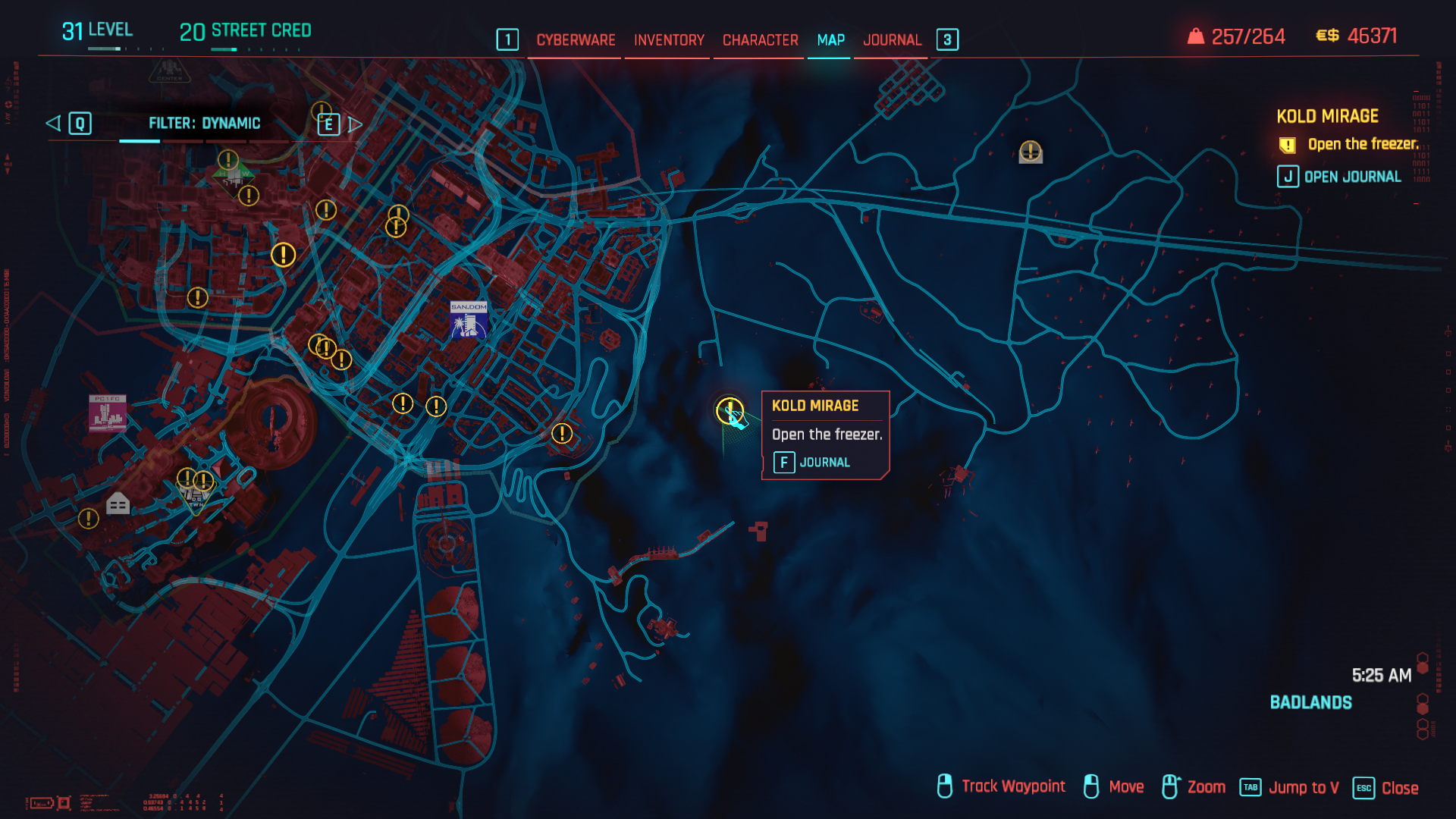Click Jump to V in the bottom bar
Screen dimensions: 1456x819
point(1304,787)
